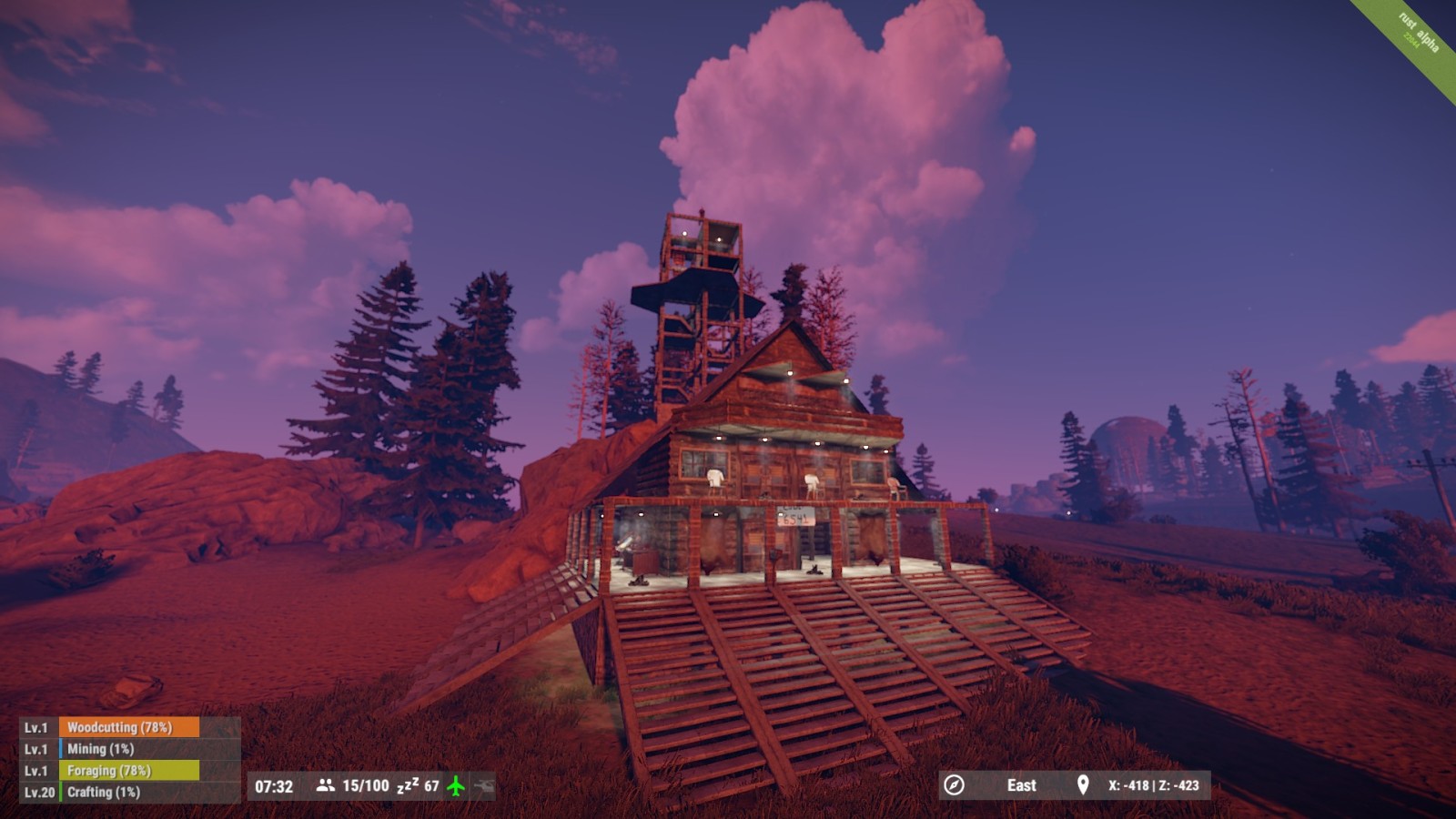Click the compass icon
This screenshot has height=819, width=1456.
pyautogui.click(x=954, y=785)
